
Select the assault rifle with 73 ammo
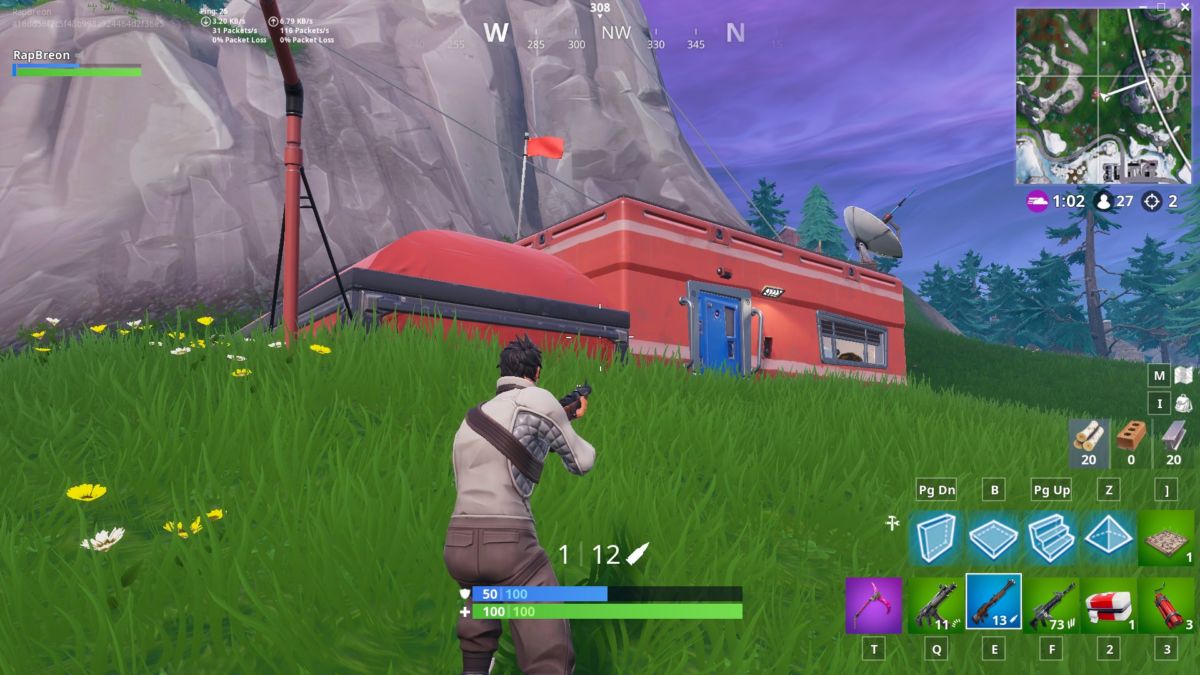coord(1051,605)
